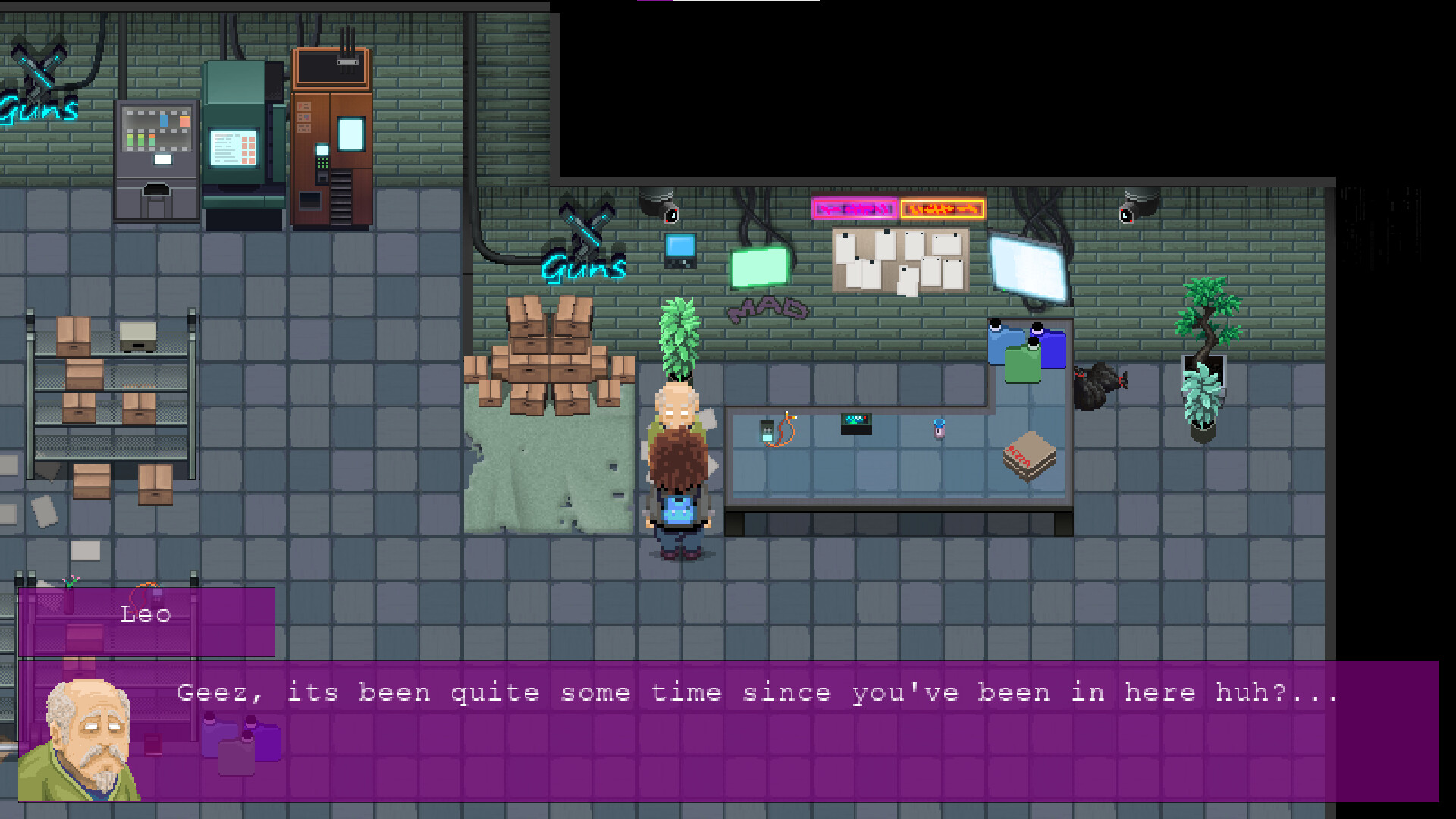Toggle the orange neon OPEN sign
1456x819 pixels.
(x=942, y=209)
